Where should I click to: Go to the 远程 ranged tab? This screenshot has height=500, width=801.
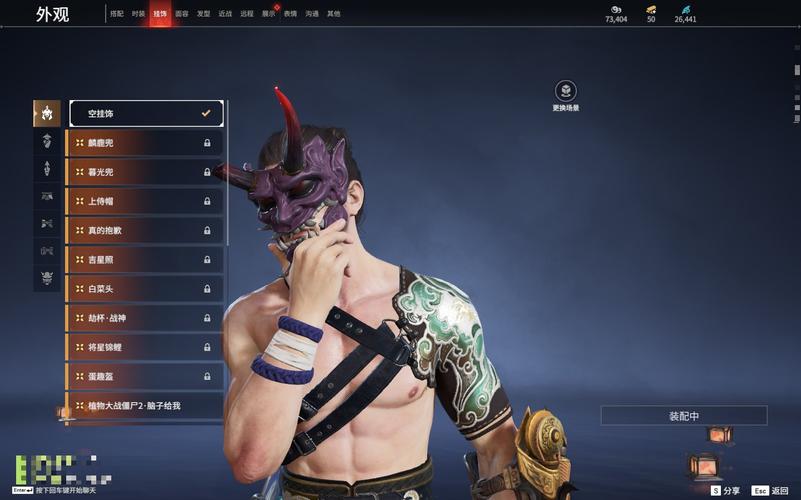247,14
